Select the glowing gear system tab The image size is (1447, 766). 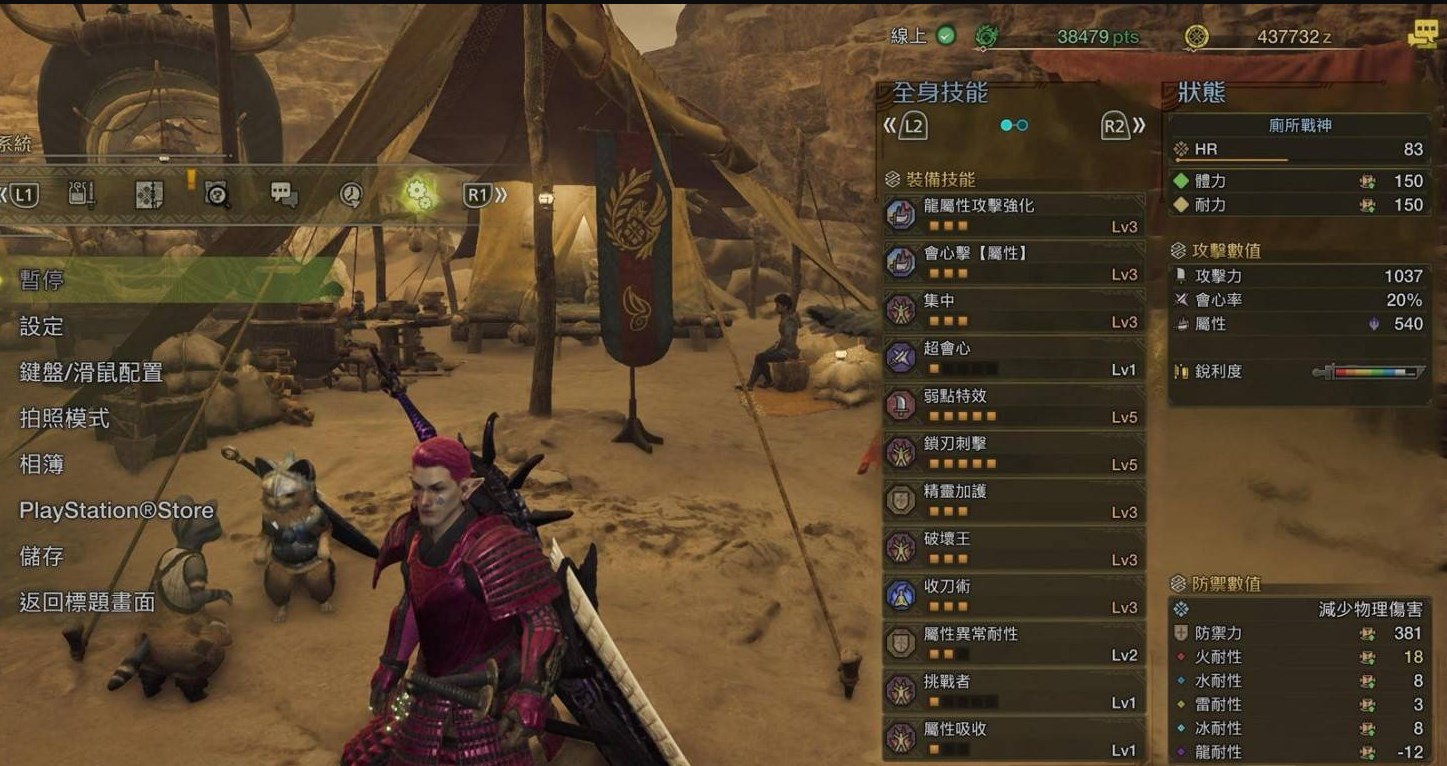coord(418,194)
